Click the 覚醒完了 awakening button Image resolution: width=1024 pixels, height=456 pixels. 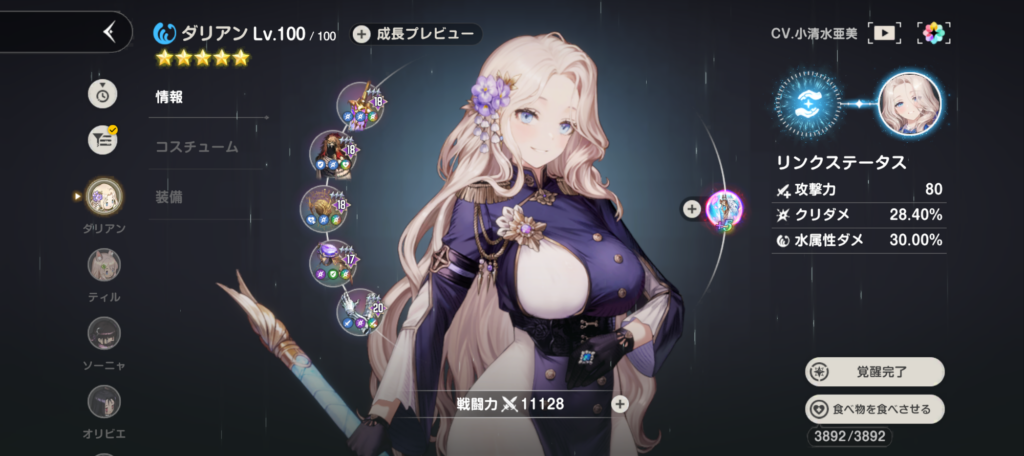point(874,372)
